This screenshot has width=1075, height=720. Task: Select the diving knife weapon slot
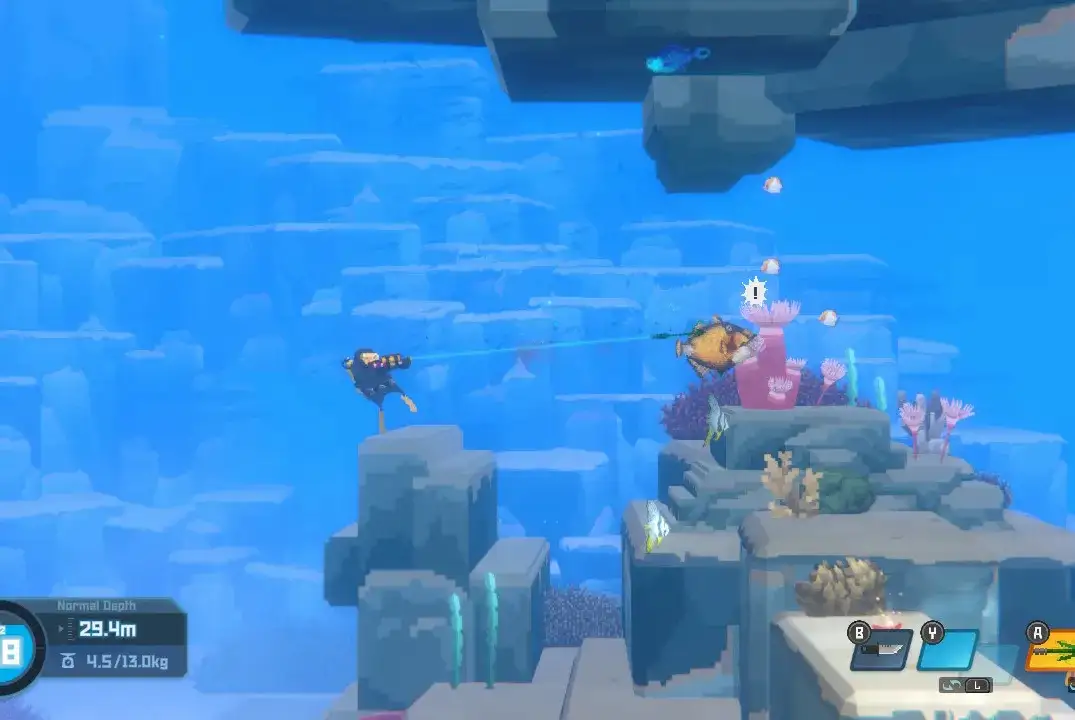click(881, 651)
